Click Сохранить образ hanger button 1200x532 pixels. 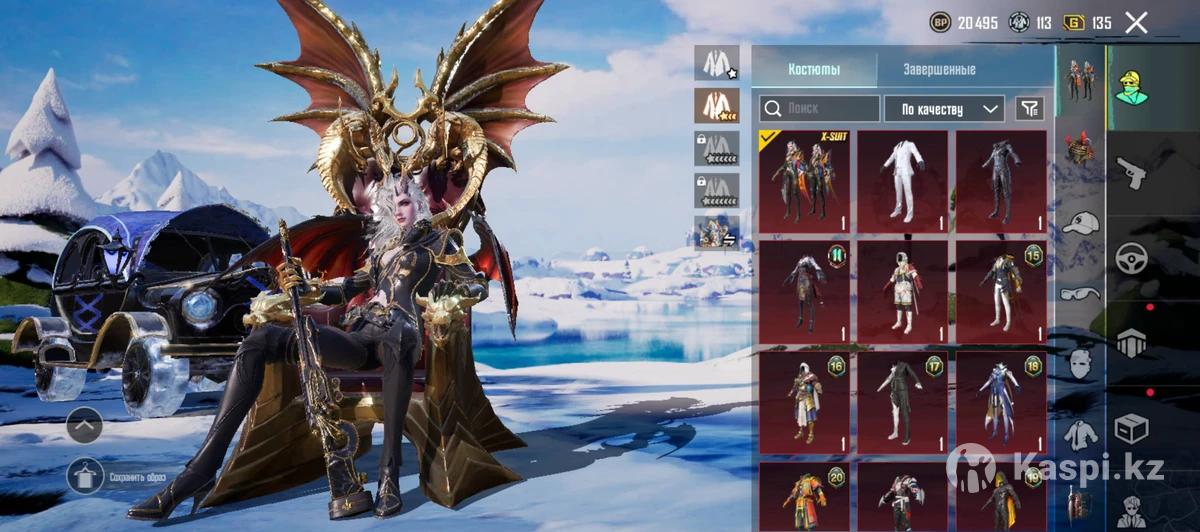coord(85,475)
